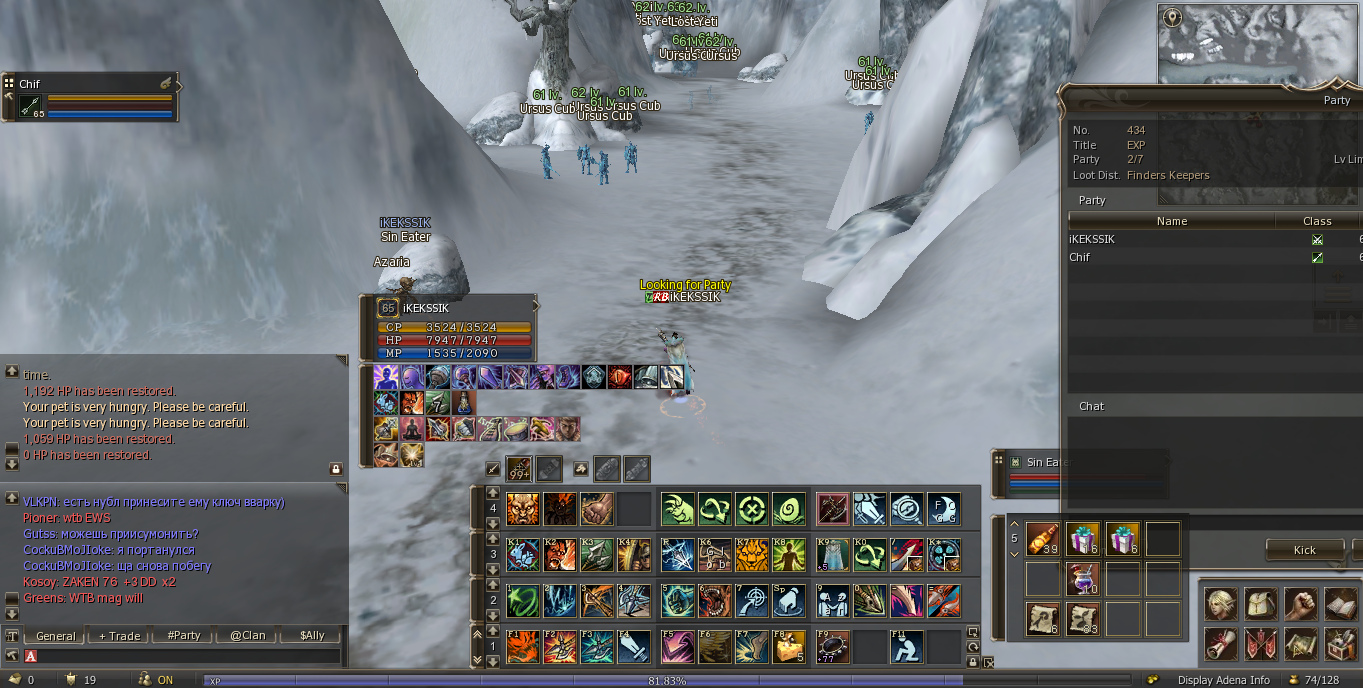Use the orange bottle item with 39 count
Screen dimensions: 1363x688
click(x=1043, y=540)
